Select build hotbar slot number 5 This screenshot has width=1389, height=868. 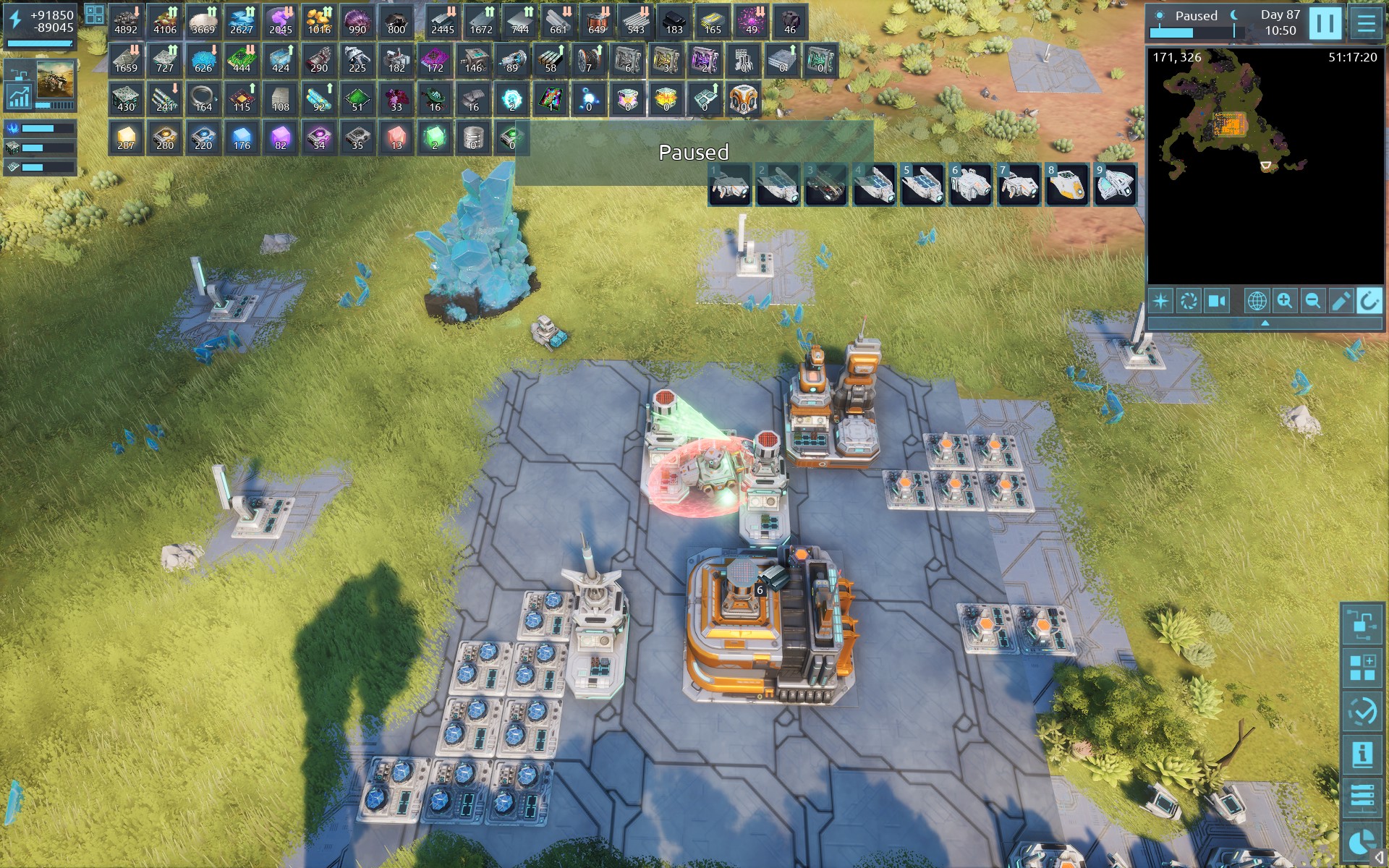922,185
